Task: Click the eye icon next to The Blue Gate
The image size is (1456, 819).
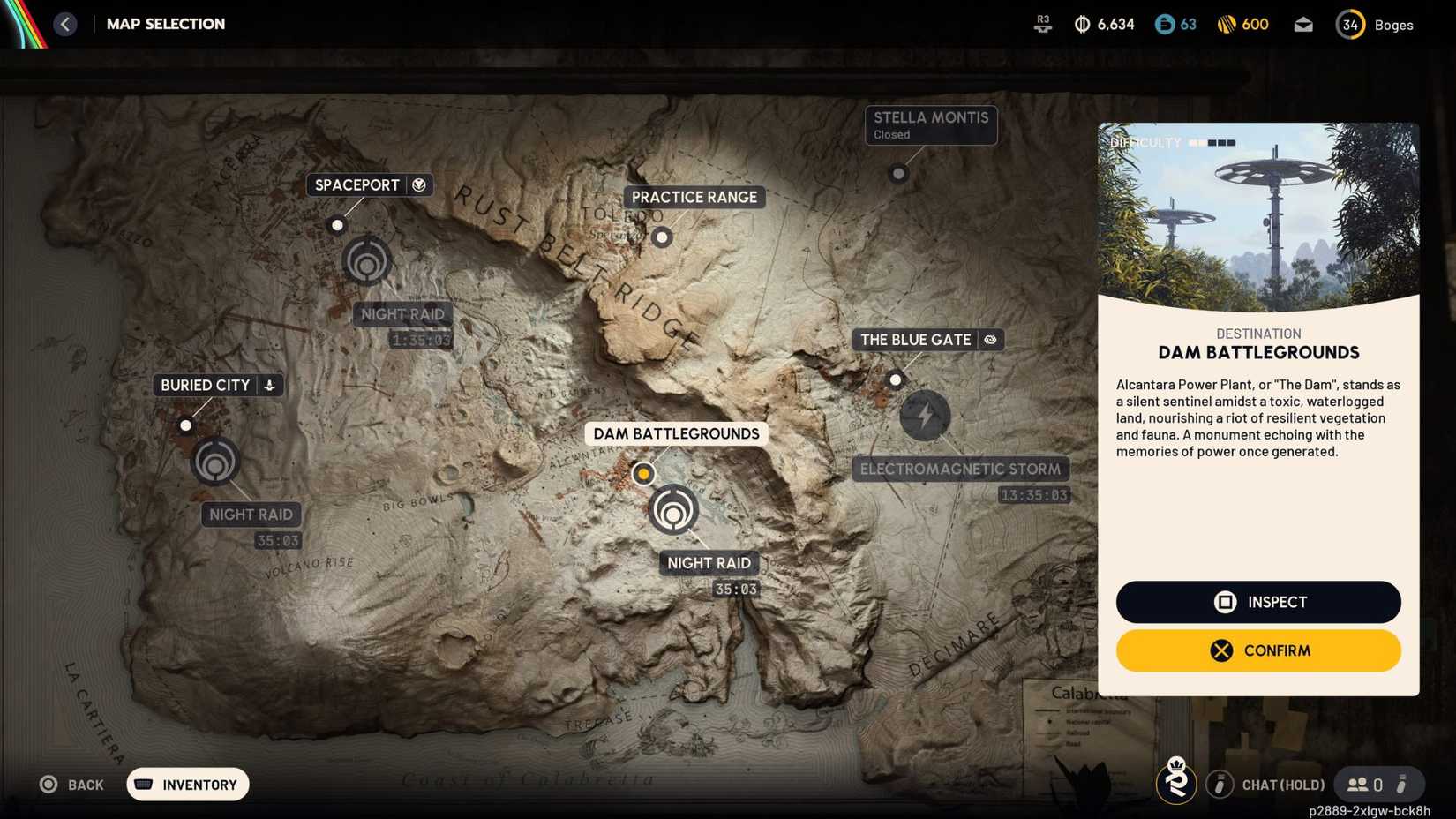Action: (990, 339)
